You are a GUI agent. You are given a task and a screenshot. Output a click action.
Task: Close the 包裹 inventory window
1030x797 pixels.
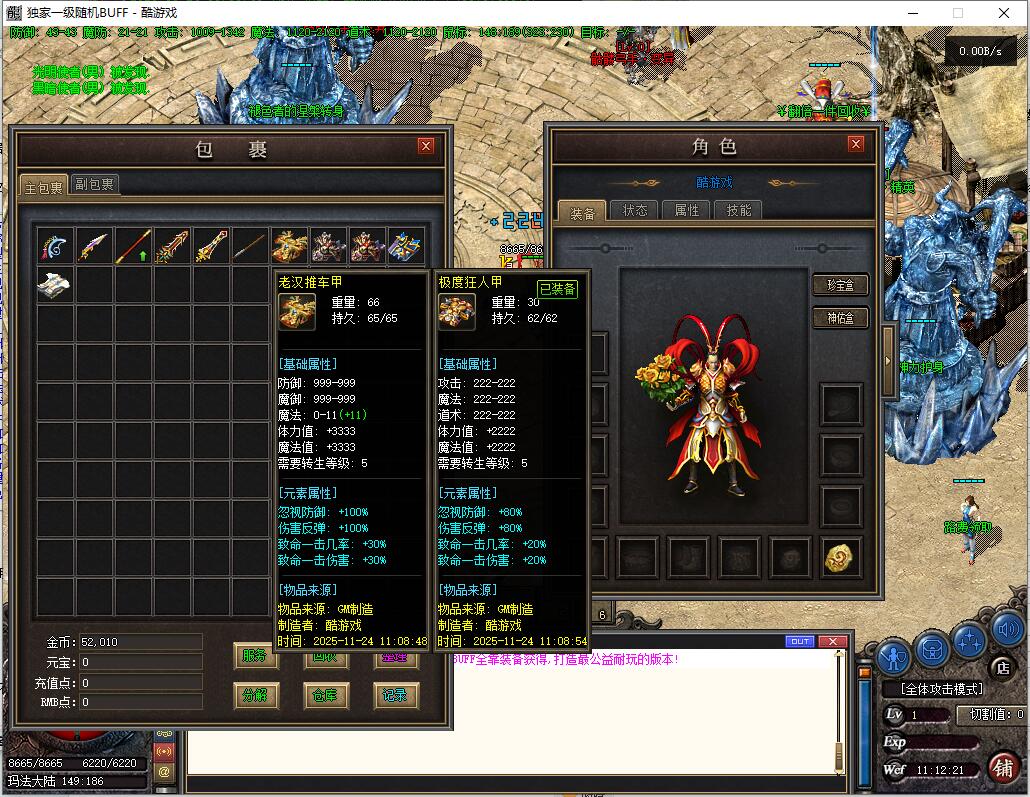426,146
